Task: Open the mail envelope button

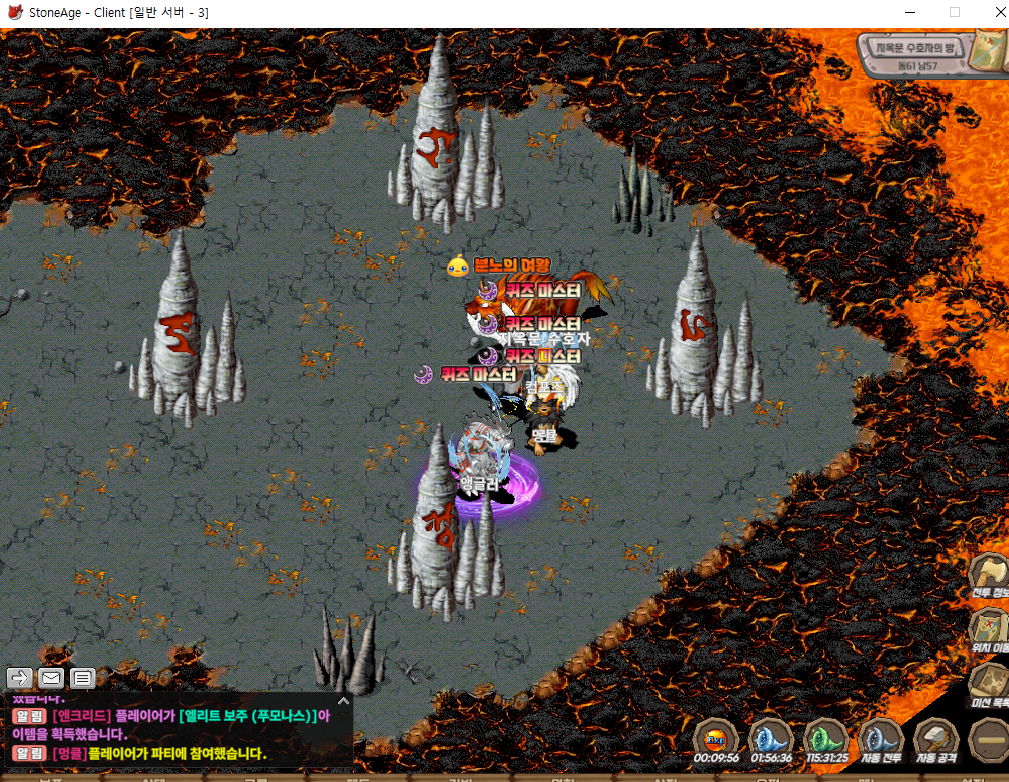Action: point(51,678)
